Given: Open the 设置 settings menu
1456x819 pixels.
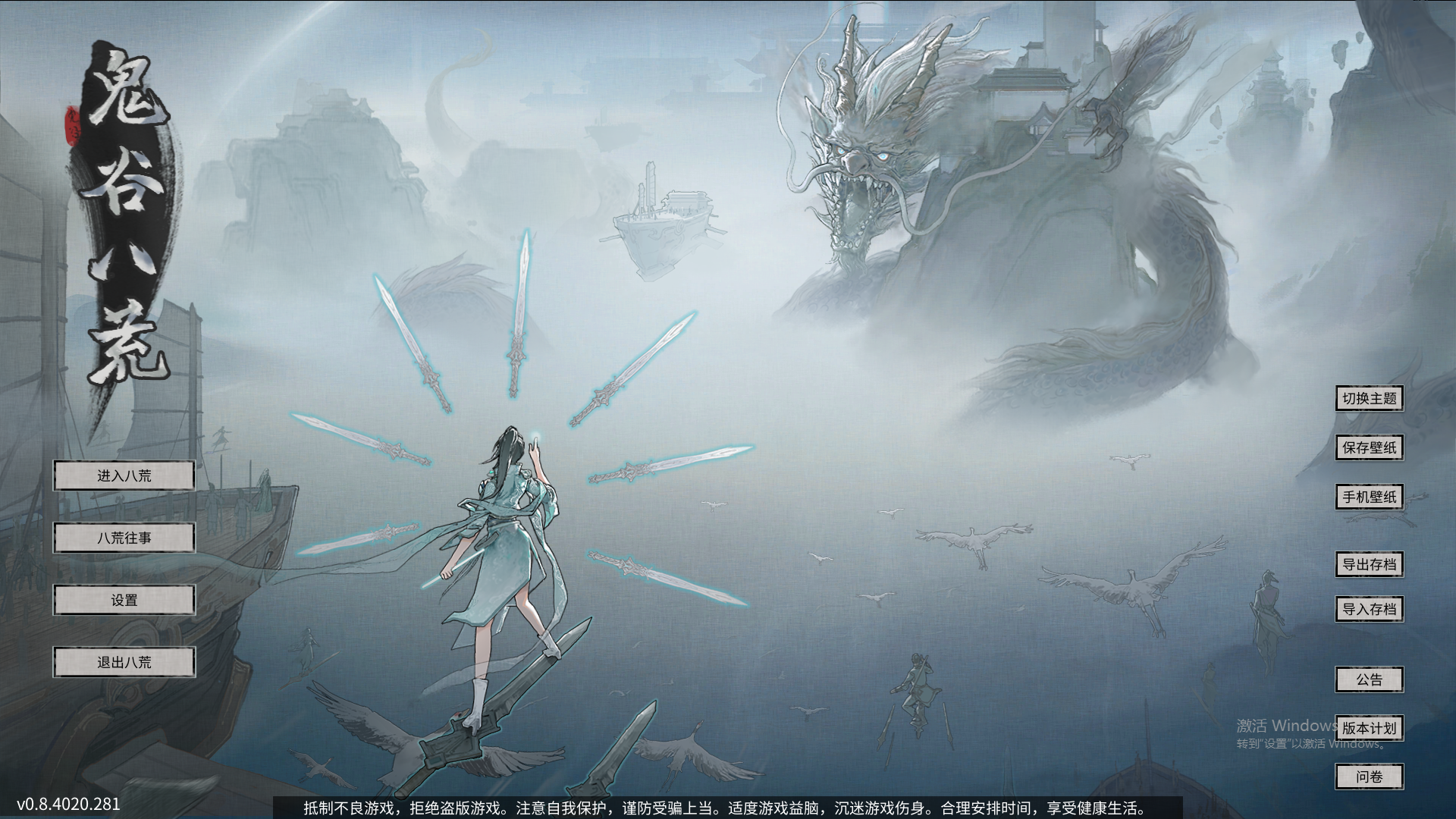Looking at the screenshot, I should pos(124,600).
